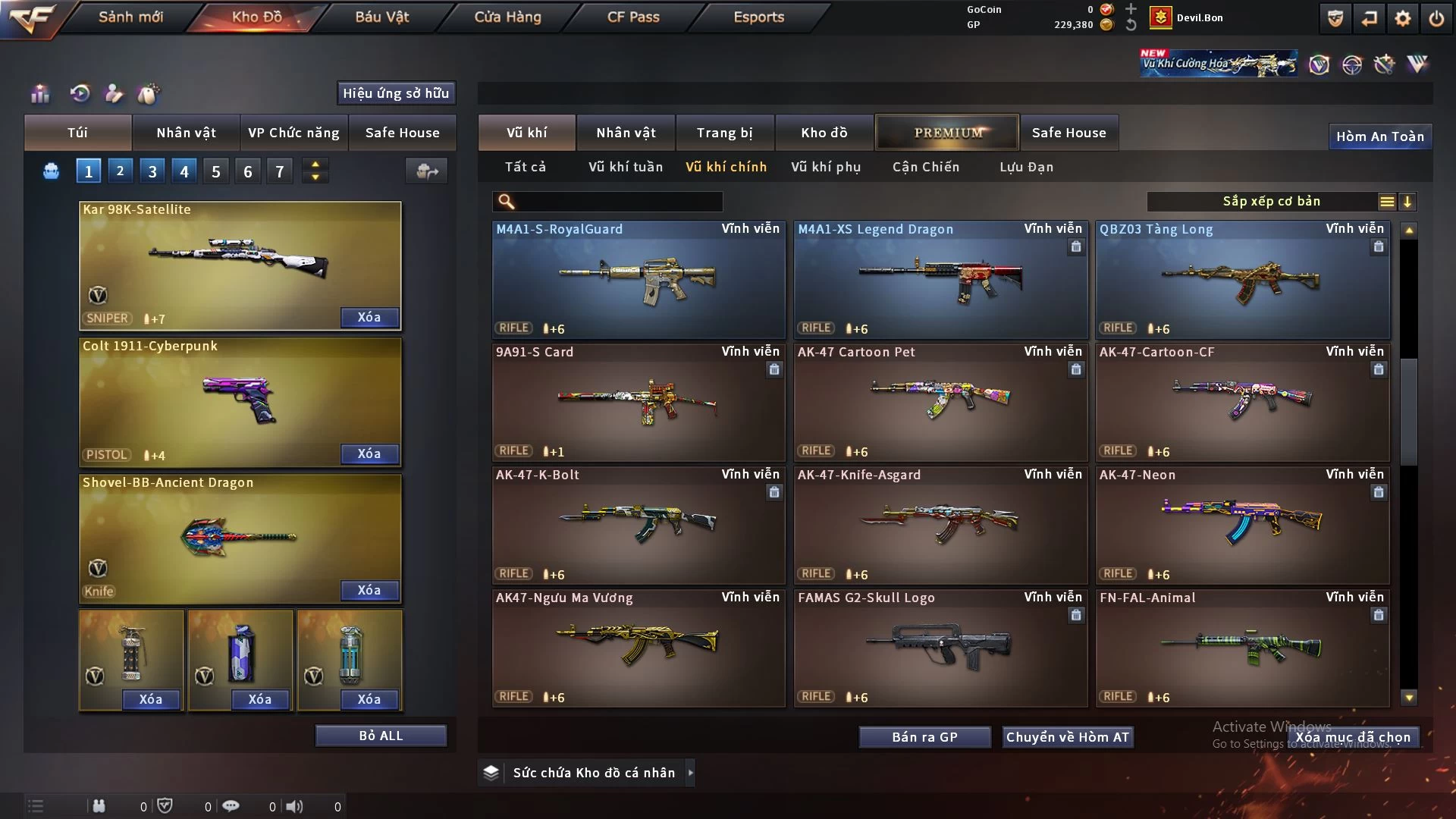This screenshot has height=819, width=1456.
Task: Filter by Vũ khí phụ
Action: [826, 167]
